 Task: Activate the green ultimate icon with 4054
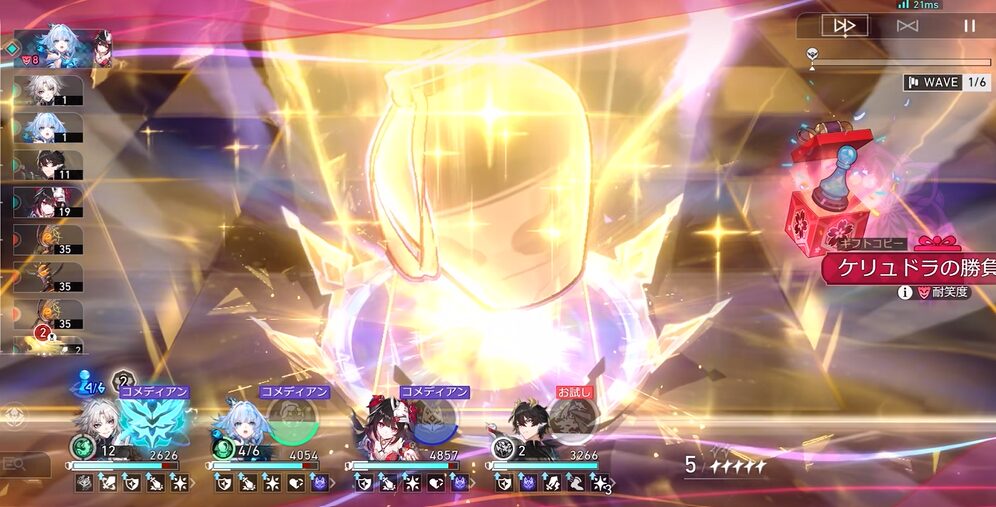(x=292, y=420)
